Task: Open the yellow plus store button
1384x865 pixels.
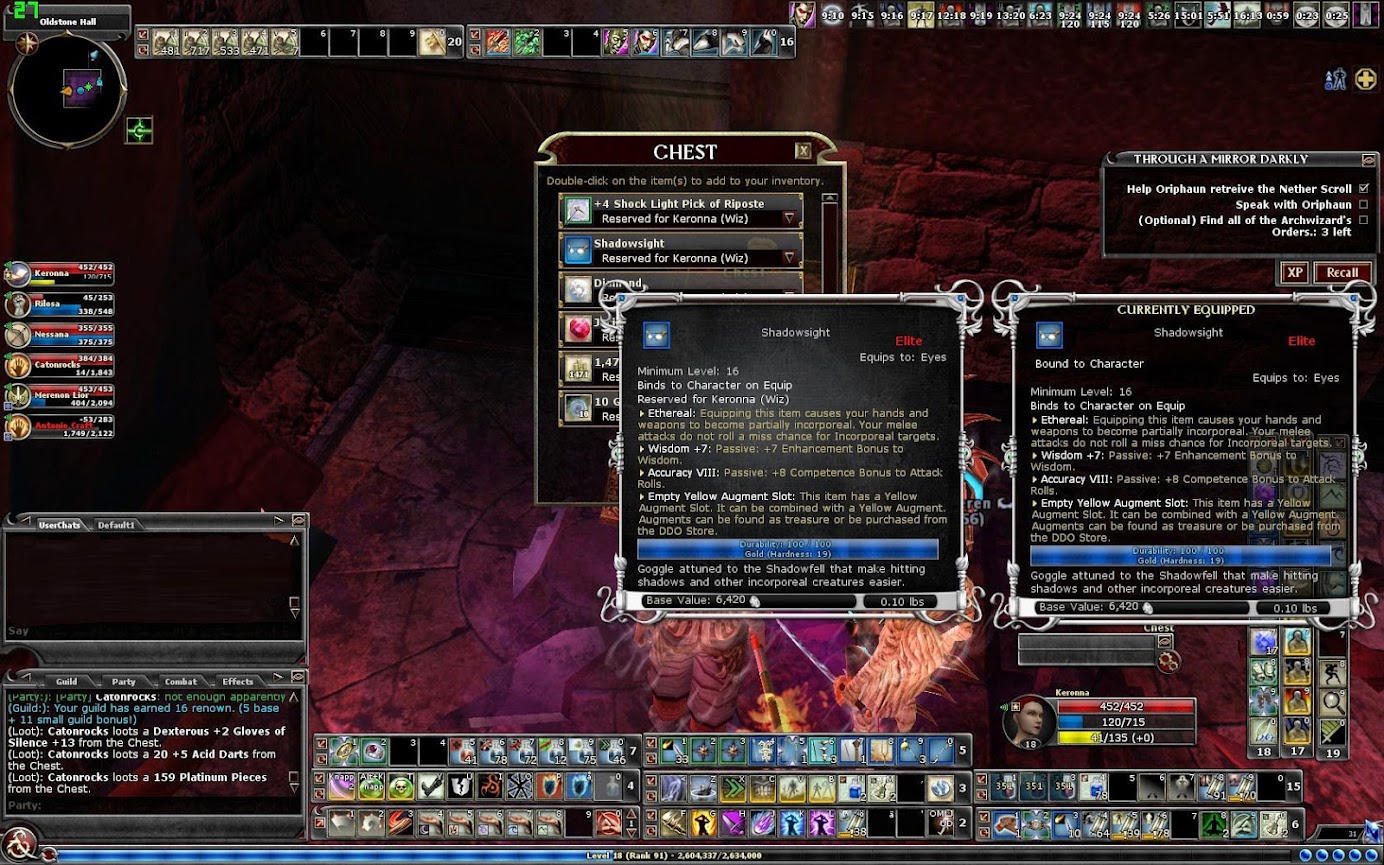Action: (1365, 79)
